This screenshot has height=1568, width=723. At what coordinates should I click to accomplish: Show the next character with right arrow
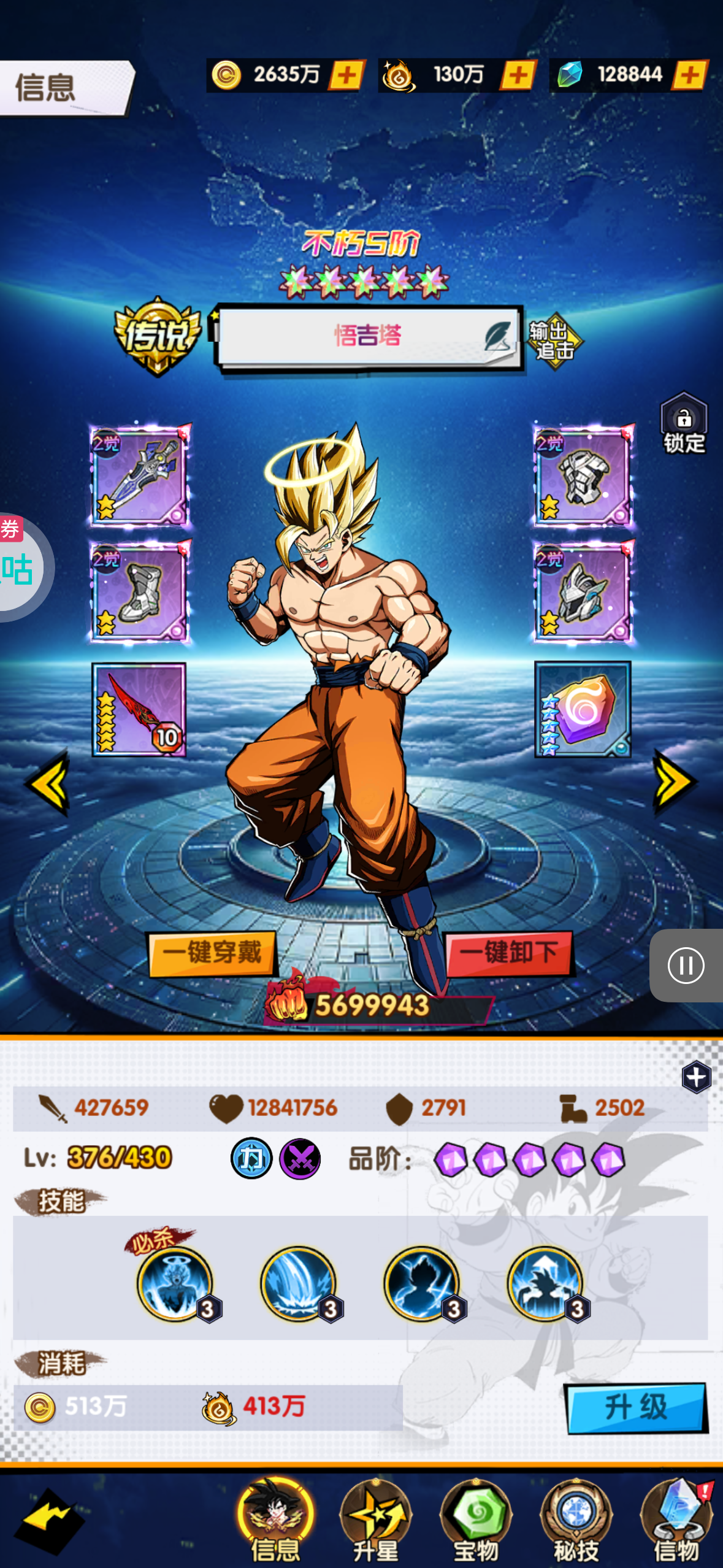coord(675,782)
